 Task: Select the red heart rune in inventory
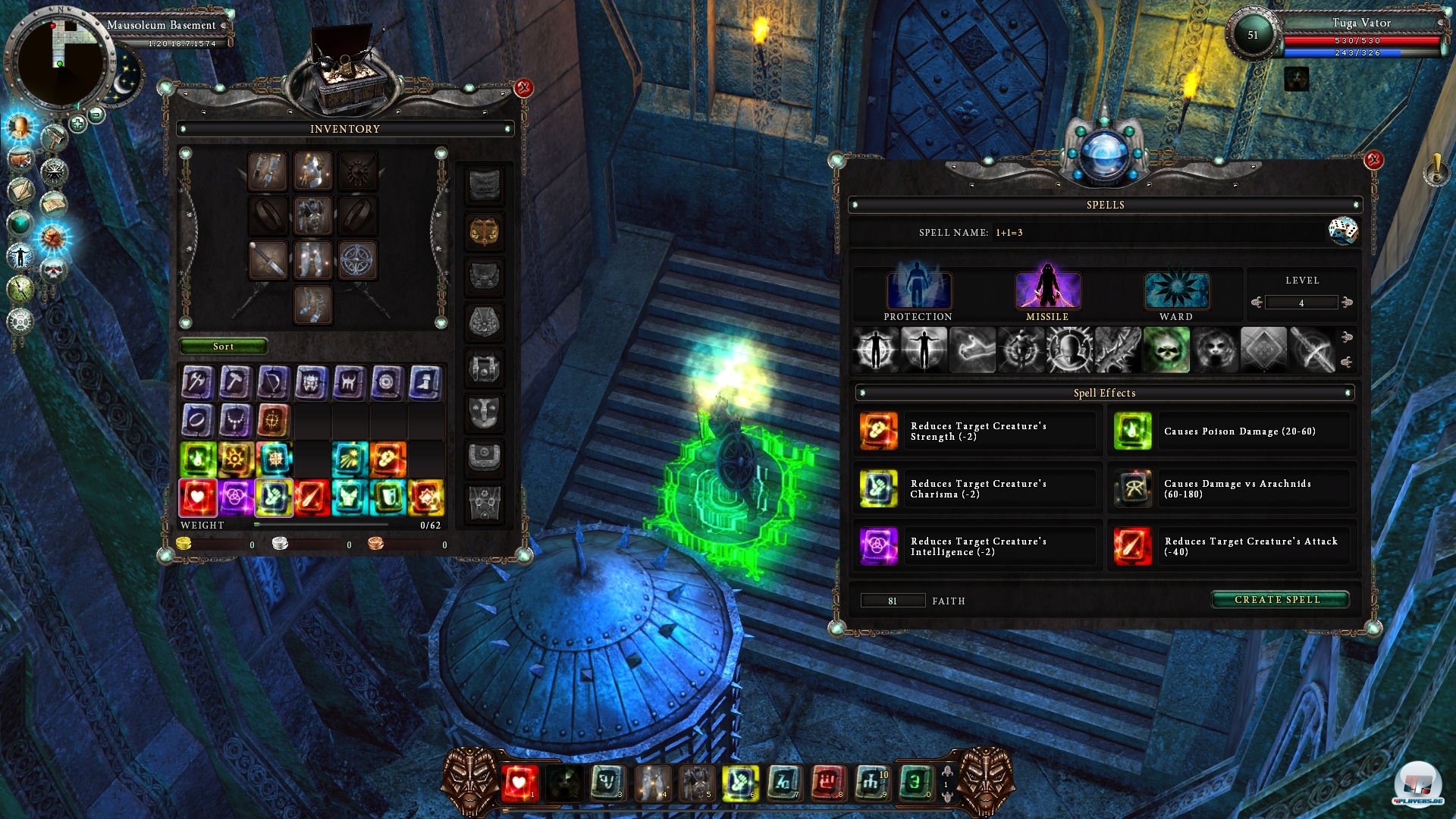click(x=197, y=497)
